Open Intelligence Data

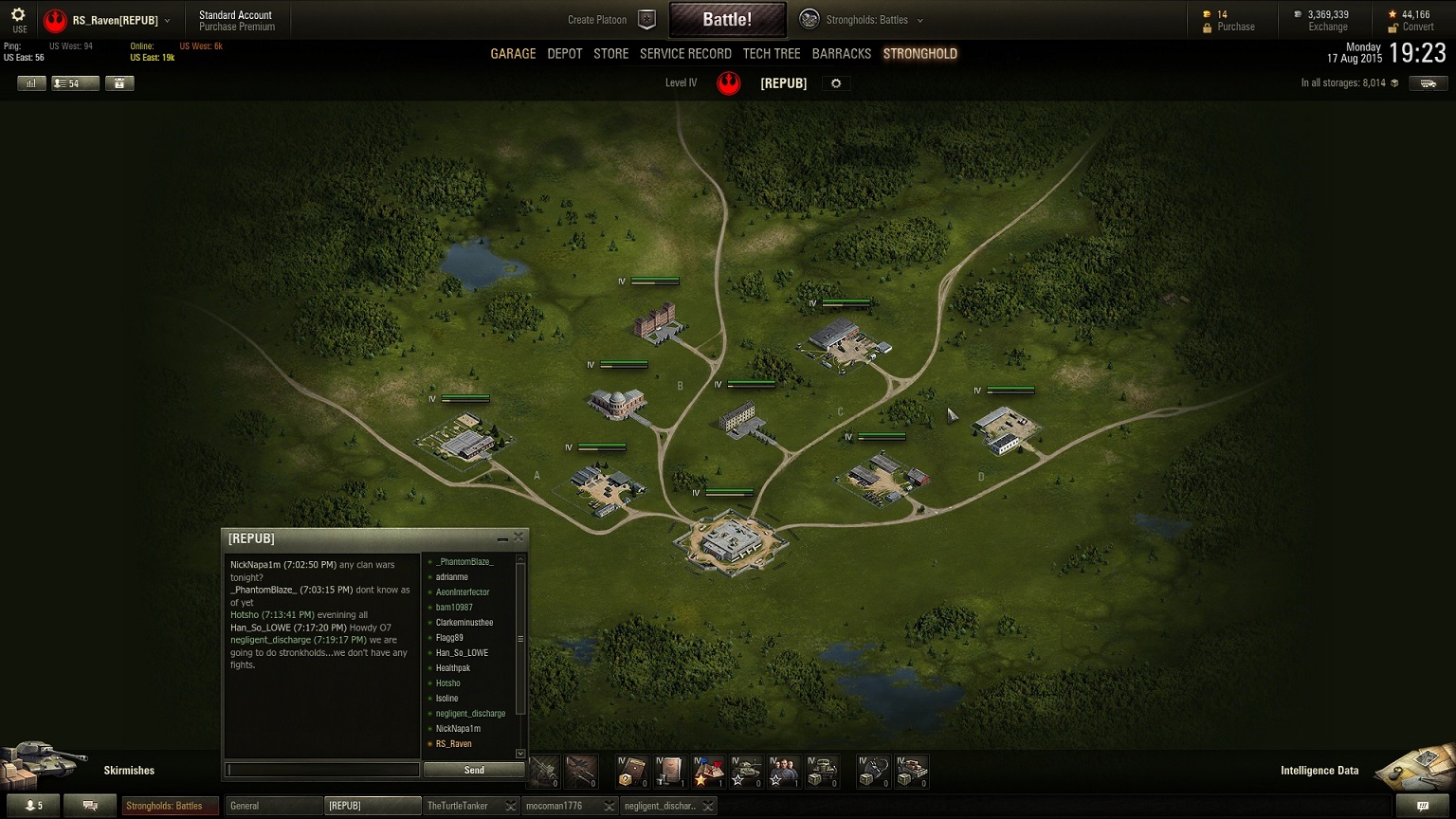pos(1319,771)
